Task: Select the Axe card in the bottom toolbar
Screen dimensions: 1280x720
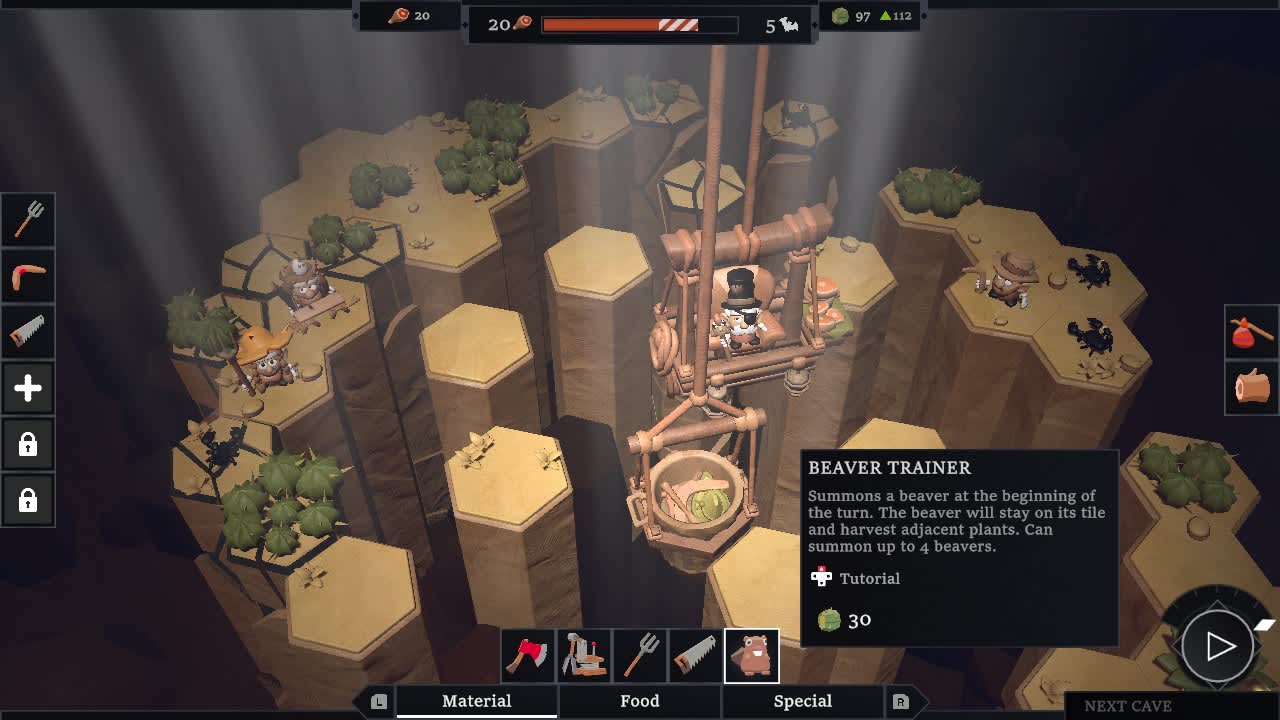Action: coord(528,655)
